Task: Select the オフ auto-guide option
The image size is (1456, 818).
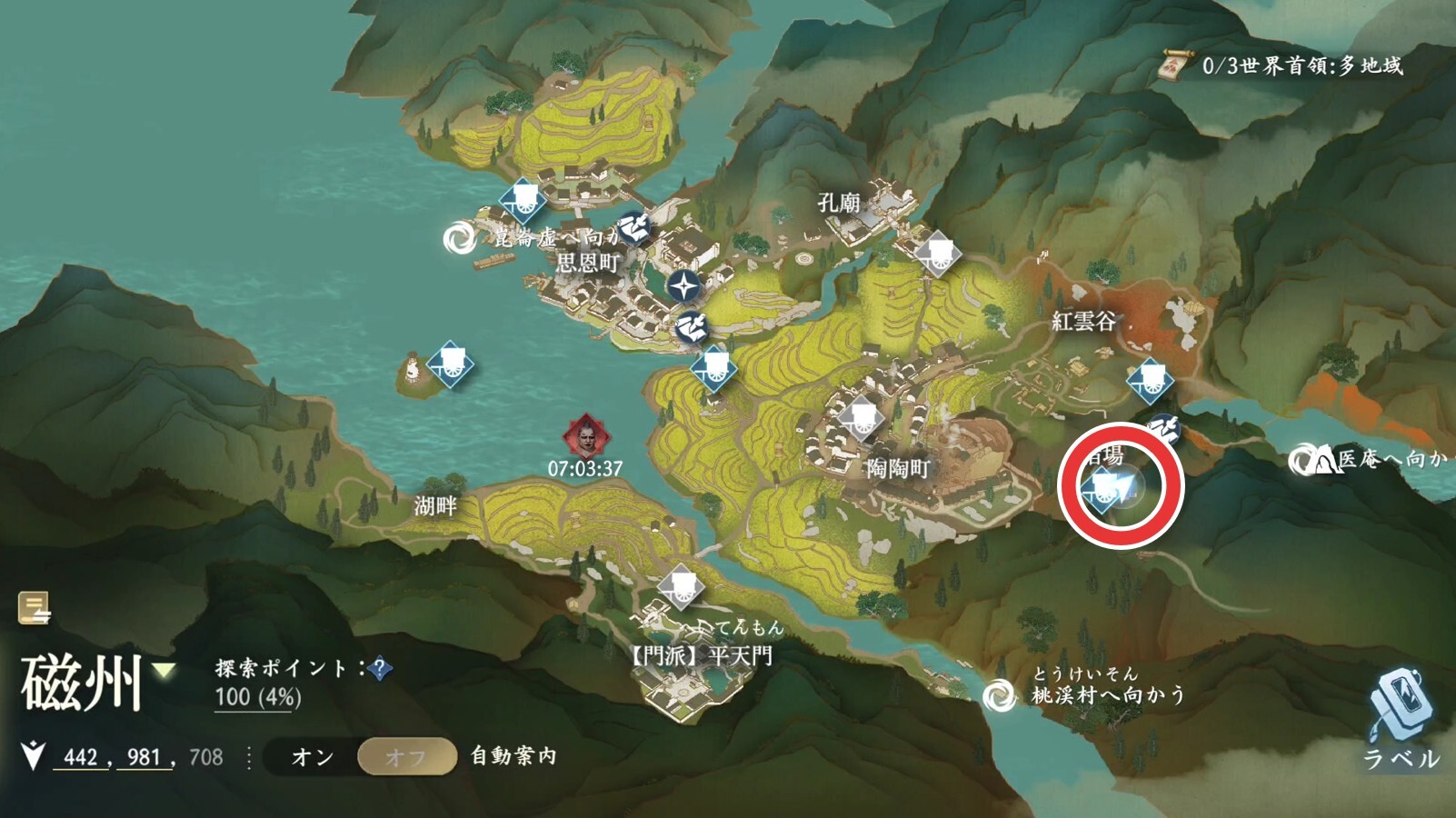Action: pyautogui.click(x=406, y=756)
